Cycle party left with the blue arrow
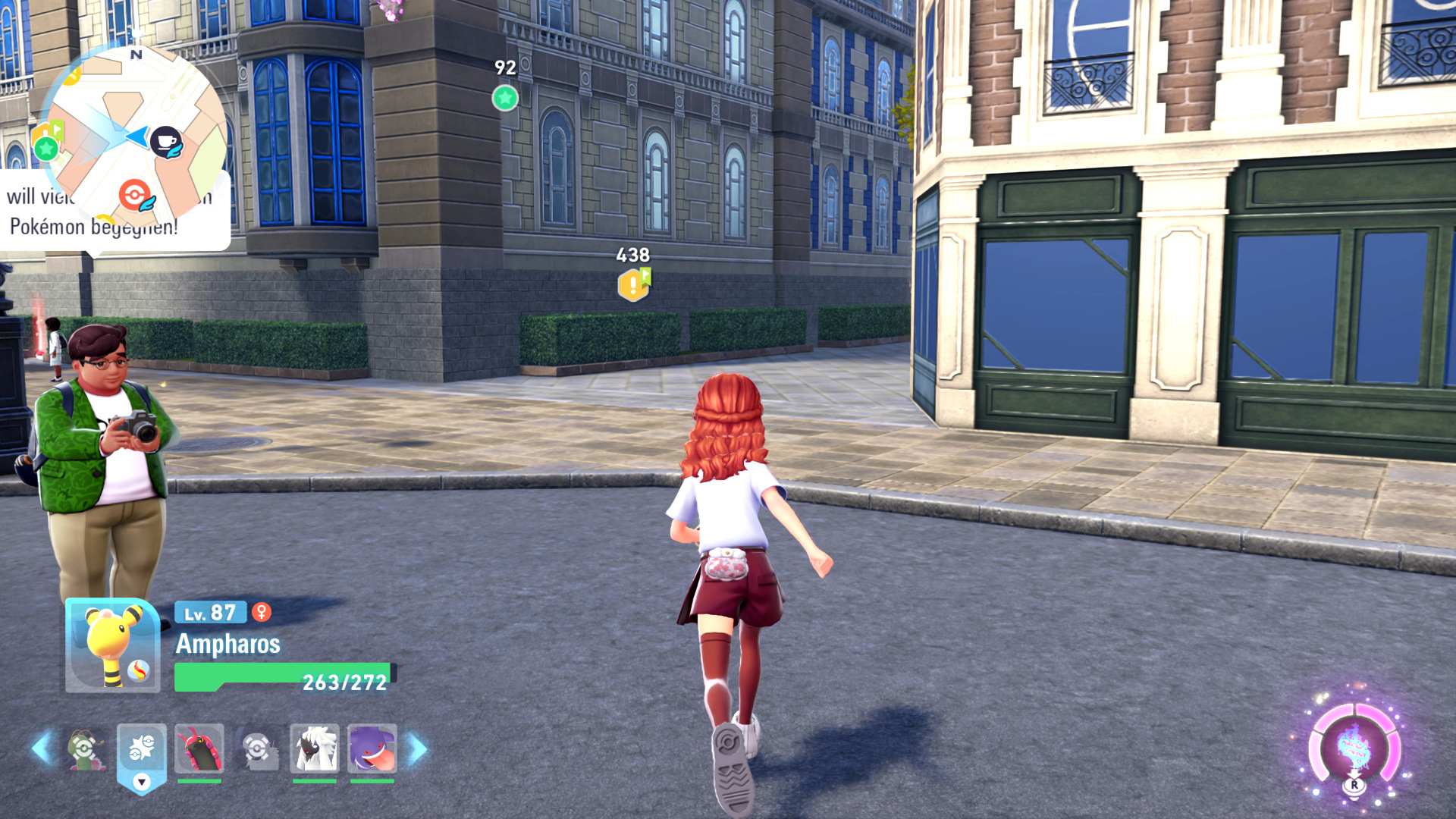This screenshot has height=819, width=1456. pos(42,748)
